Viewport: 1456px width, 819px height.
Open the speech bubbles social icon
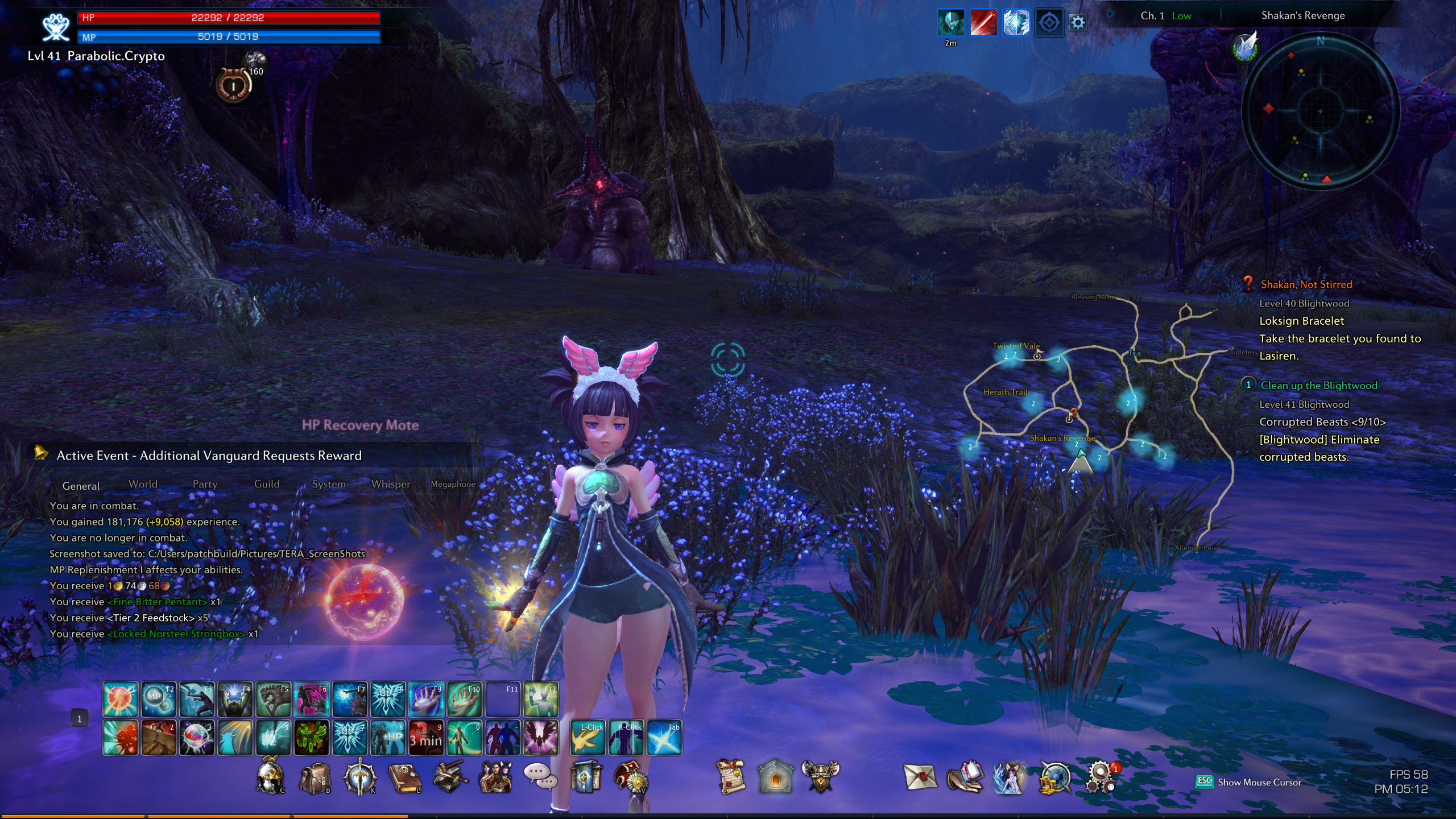pyautogui.click(x=540, y=777)
